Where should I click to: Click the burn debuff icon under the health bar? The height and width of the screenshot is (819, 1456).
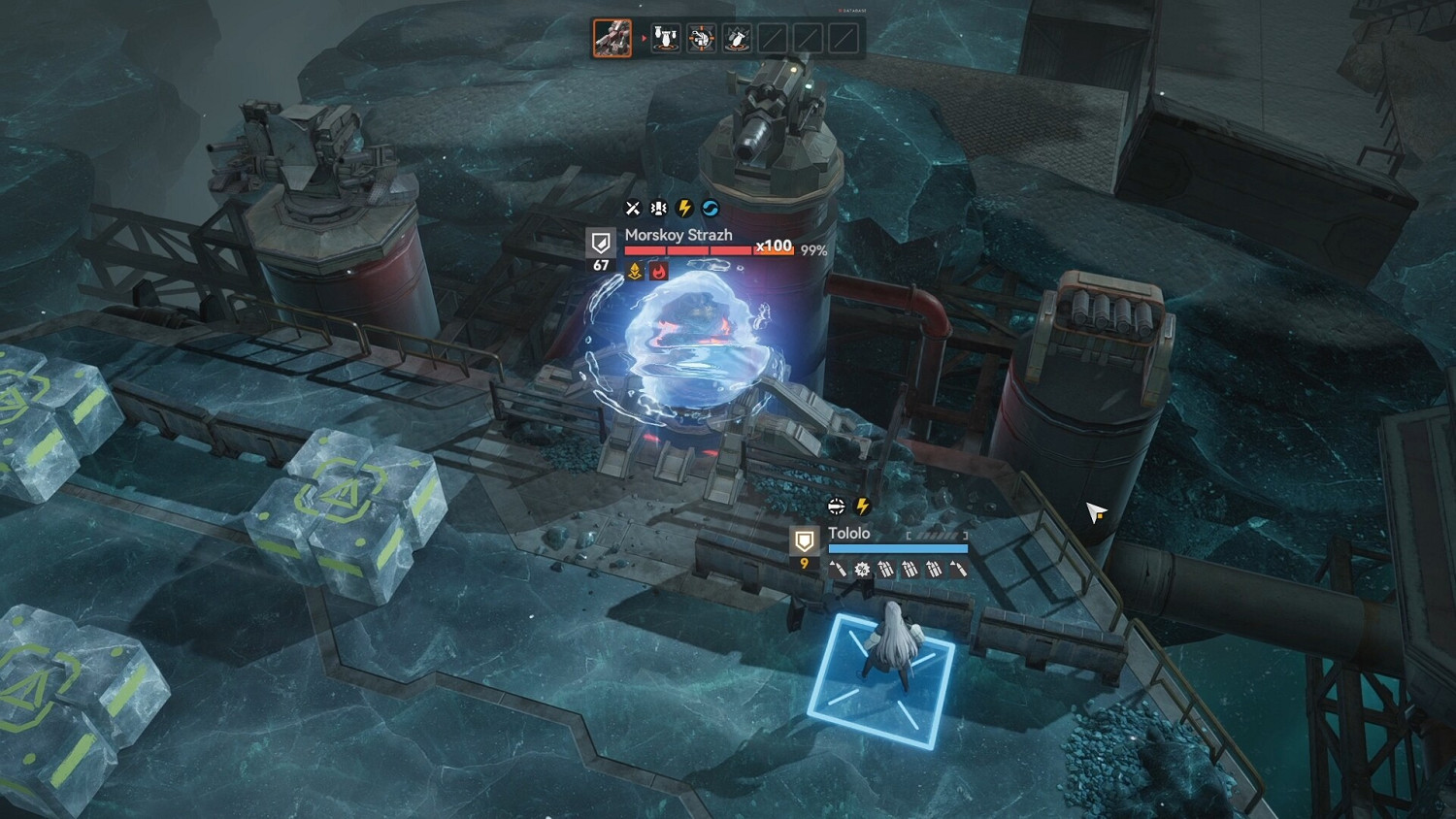pyautogui.click(x=659, y=273)
